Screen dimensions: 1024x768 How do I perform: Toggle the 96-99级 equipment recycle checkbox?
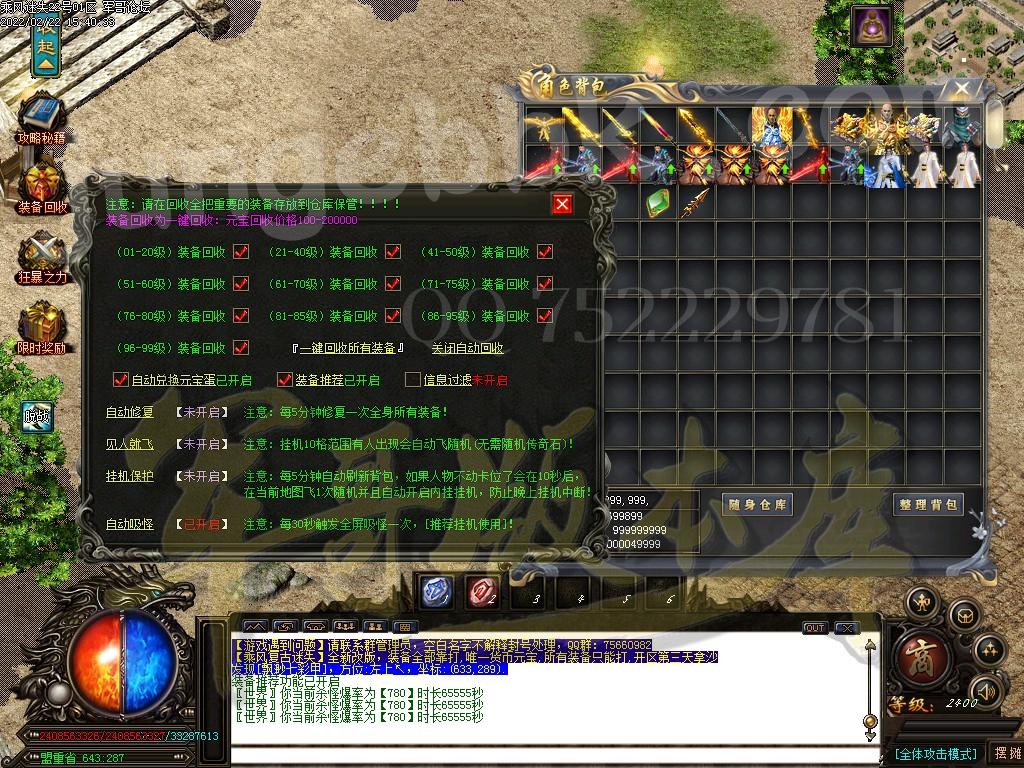tap(241, 348)
